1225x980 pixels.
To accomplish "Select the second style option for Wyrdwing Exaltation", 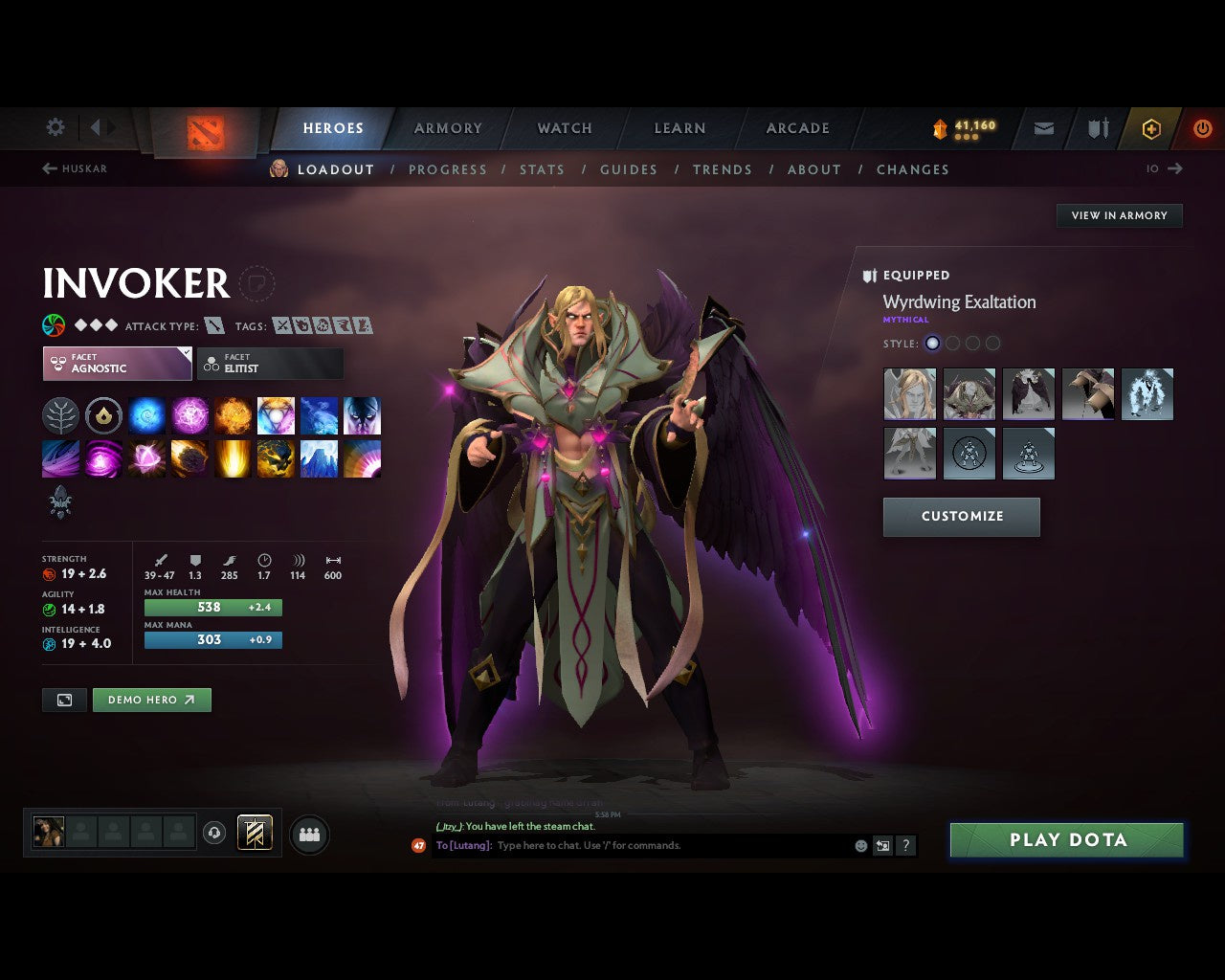I will [953, 343].
